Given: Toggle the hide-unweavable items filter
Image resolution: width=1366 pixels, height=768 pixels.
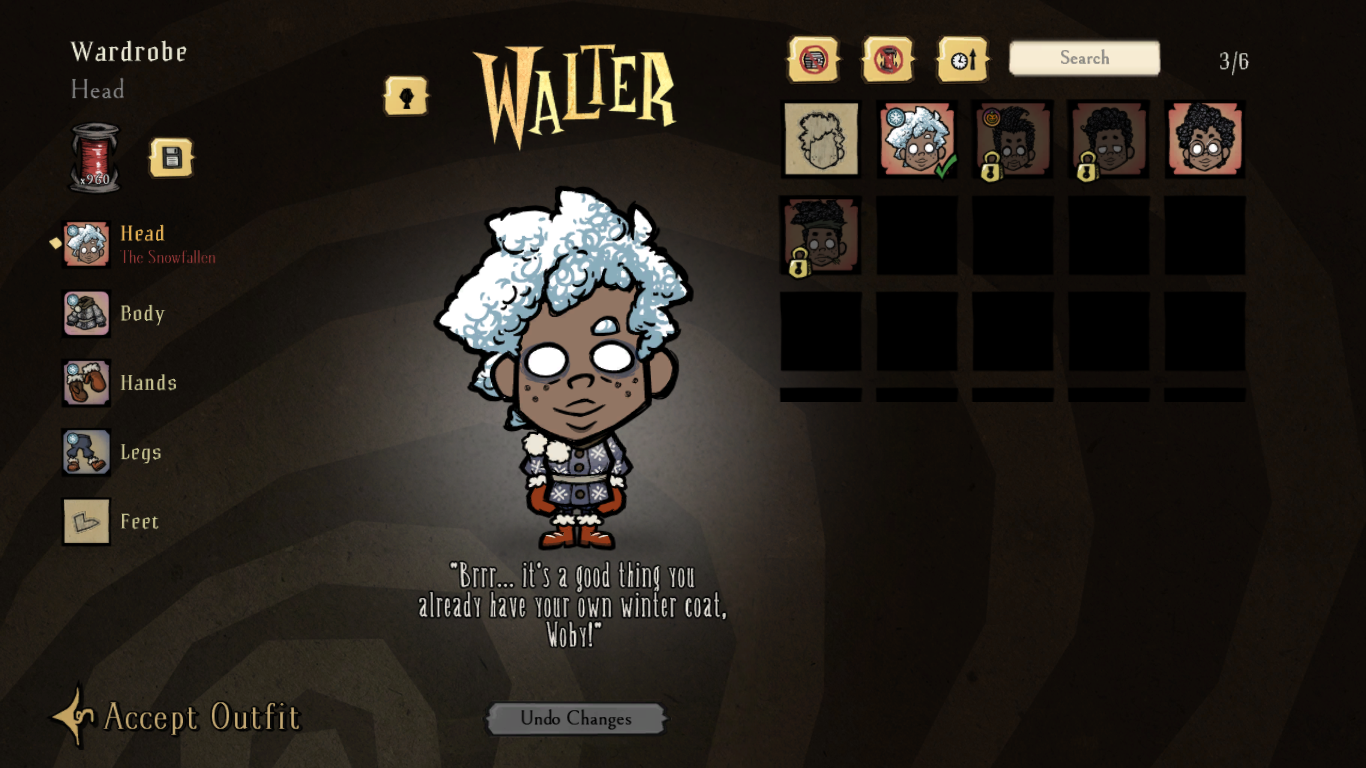Looking at the screenshot, I should coord(888,58).
